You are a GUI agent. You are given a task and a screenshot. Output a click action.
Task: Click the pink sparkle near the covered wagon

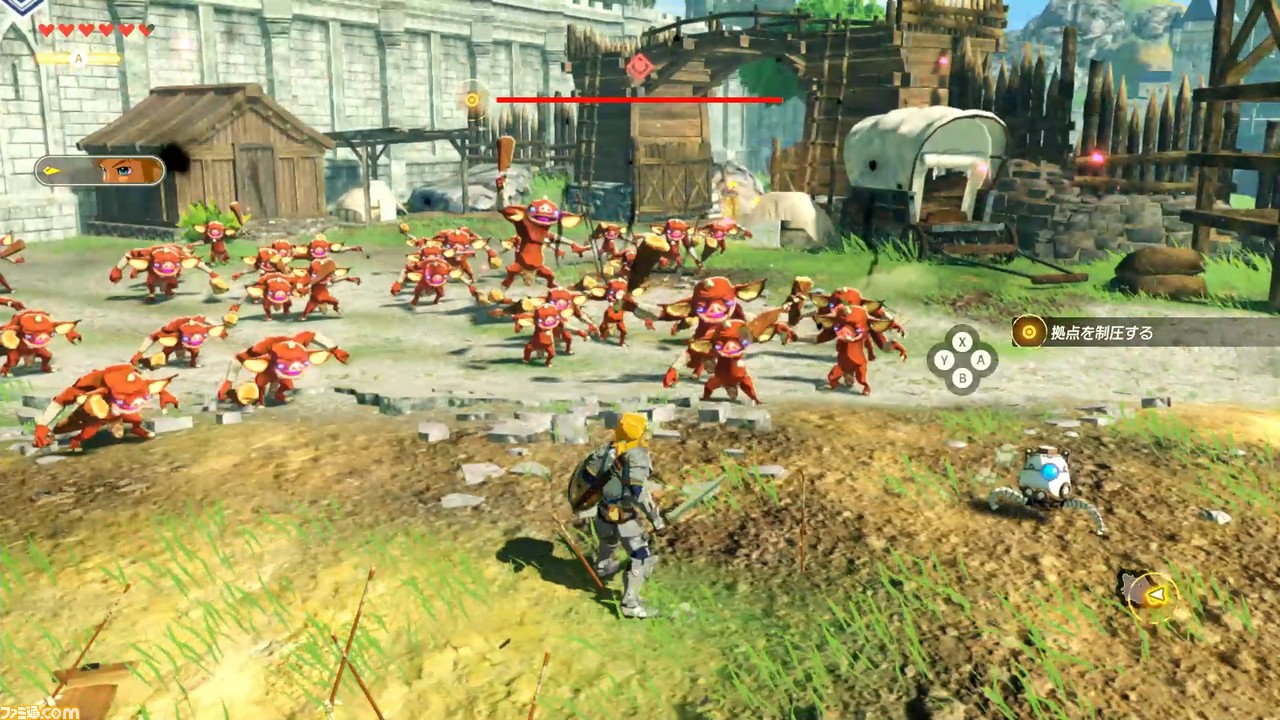982,167
